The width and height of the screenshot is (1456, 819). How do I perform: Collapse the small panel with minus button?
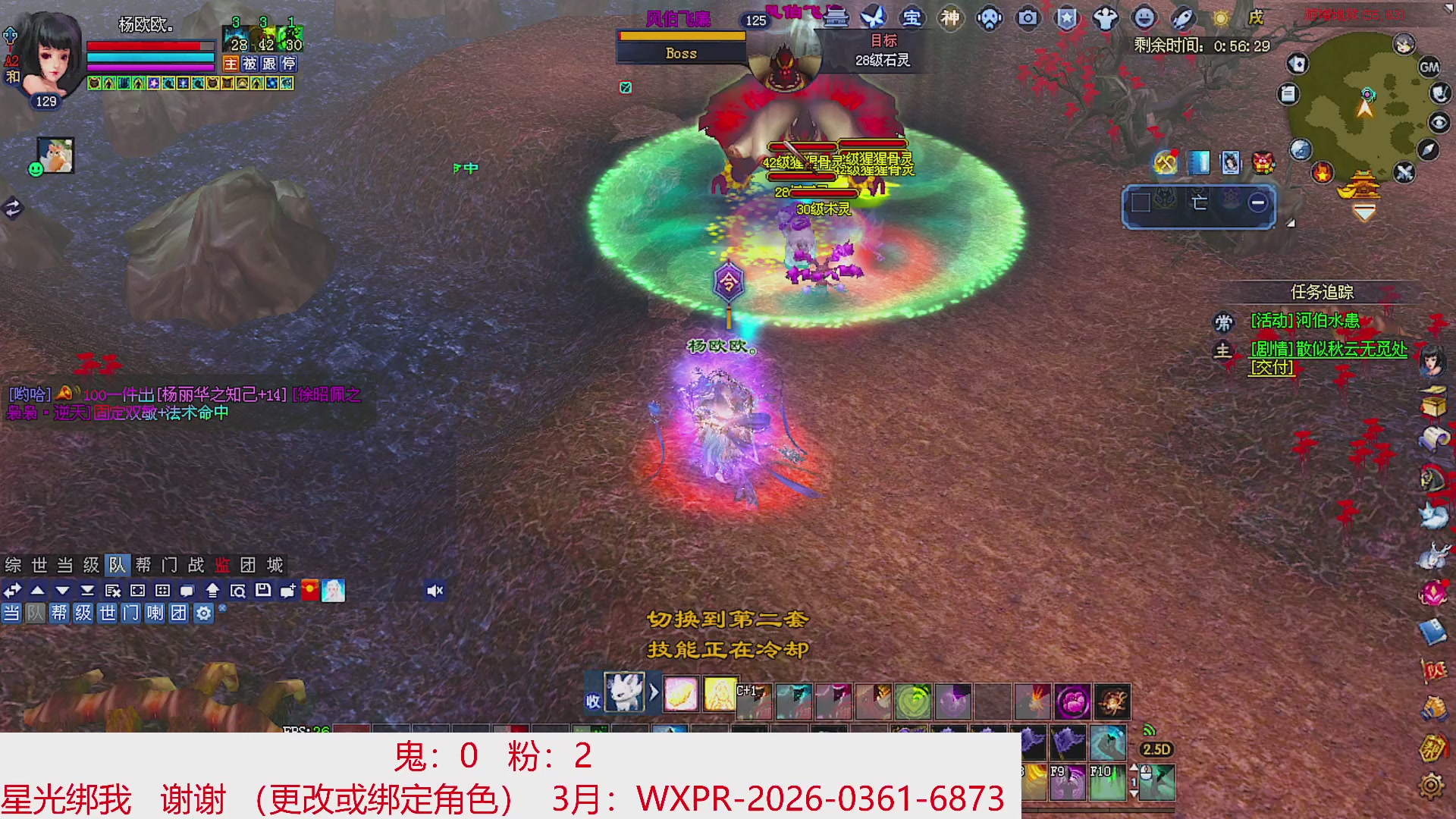coord(1257,203)
